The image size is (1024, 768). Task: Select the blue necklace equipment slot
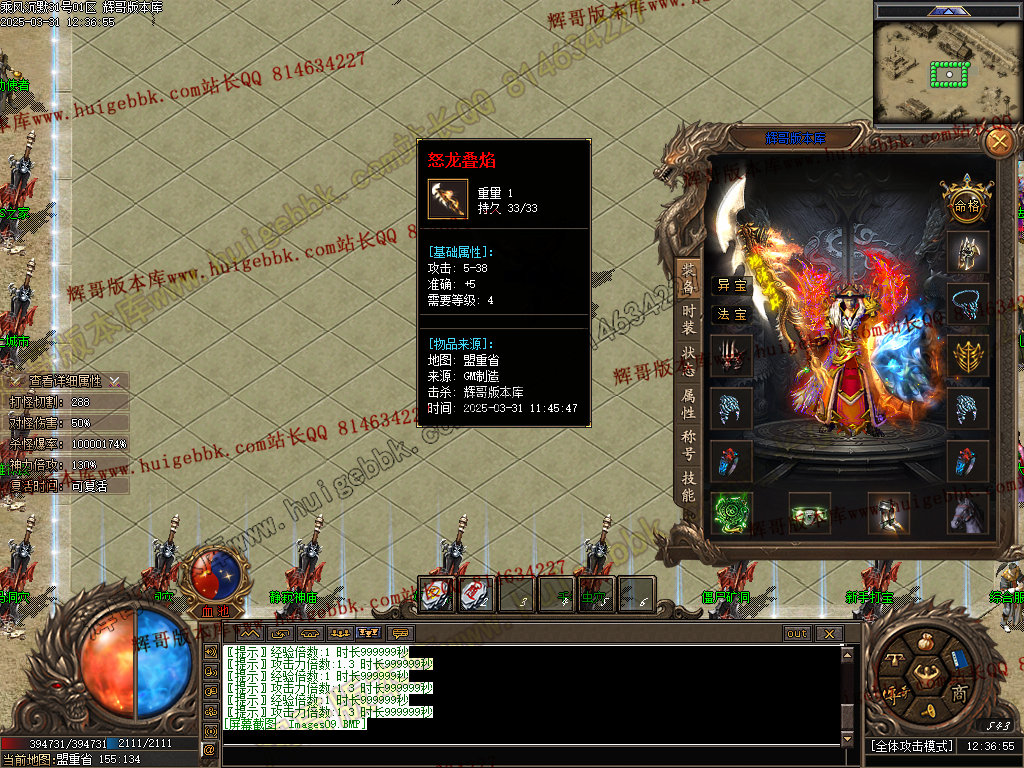(x=968, y=303)
